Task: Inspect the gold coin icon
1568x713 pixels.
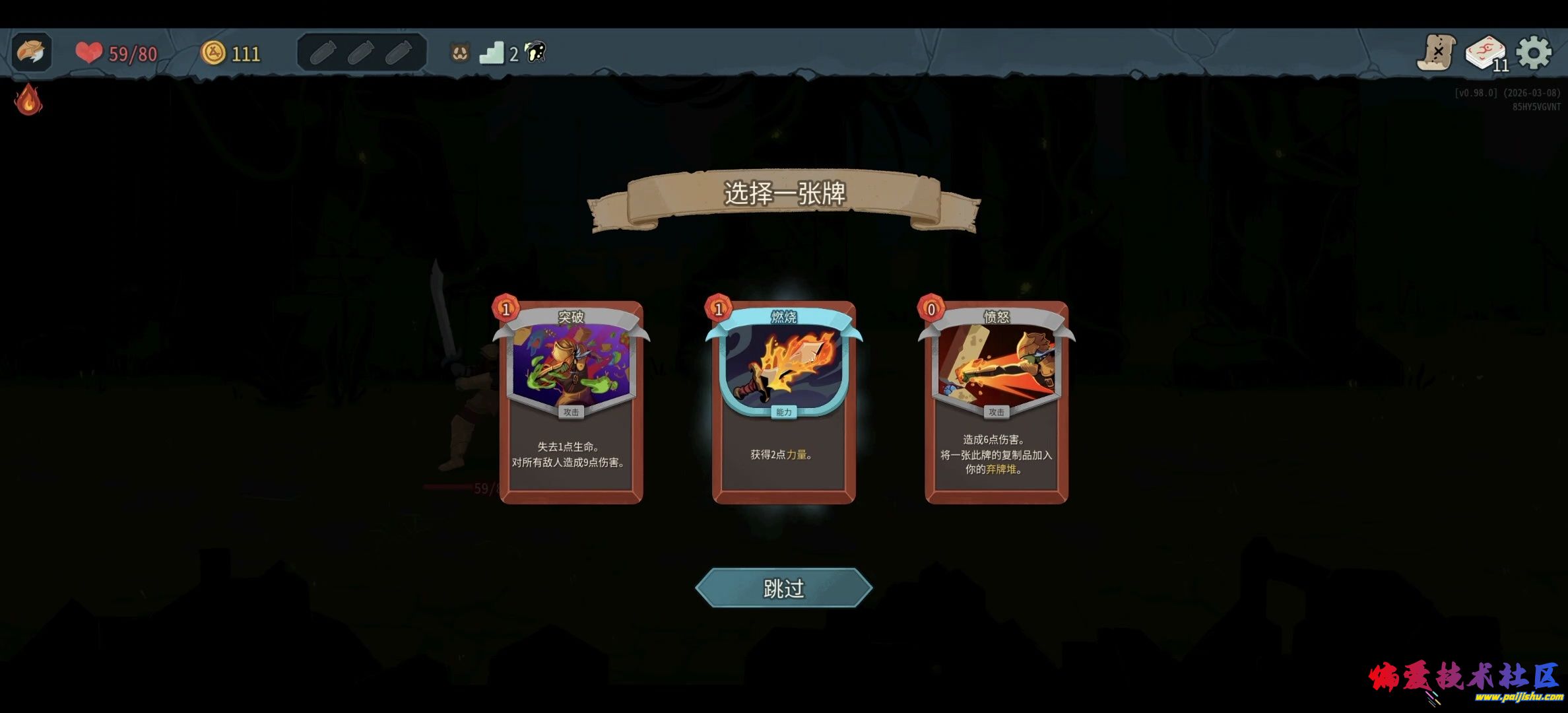Action: (x=213, y=53)
